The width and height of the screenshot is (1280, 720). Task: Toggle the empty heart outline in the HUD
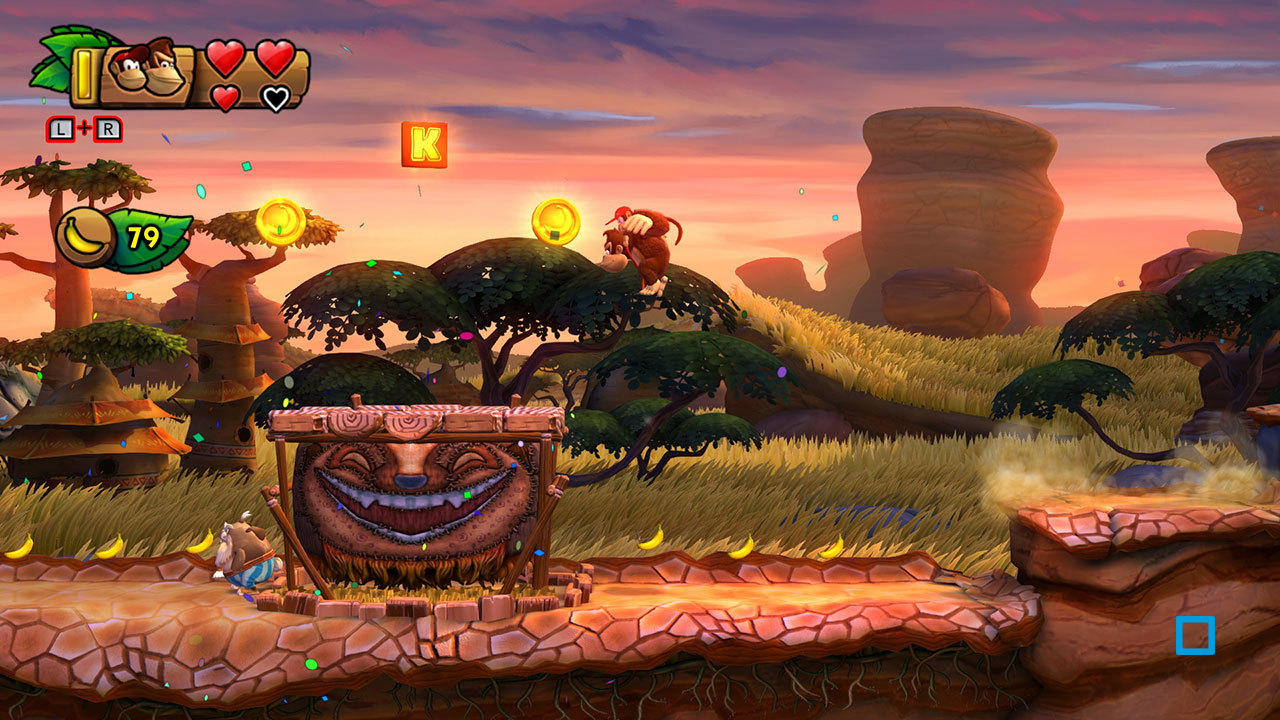pyautogui.click(x=276, y=99)
